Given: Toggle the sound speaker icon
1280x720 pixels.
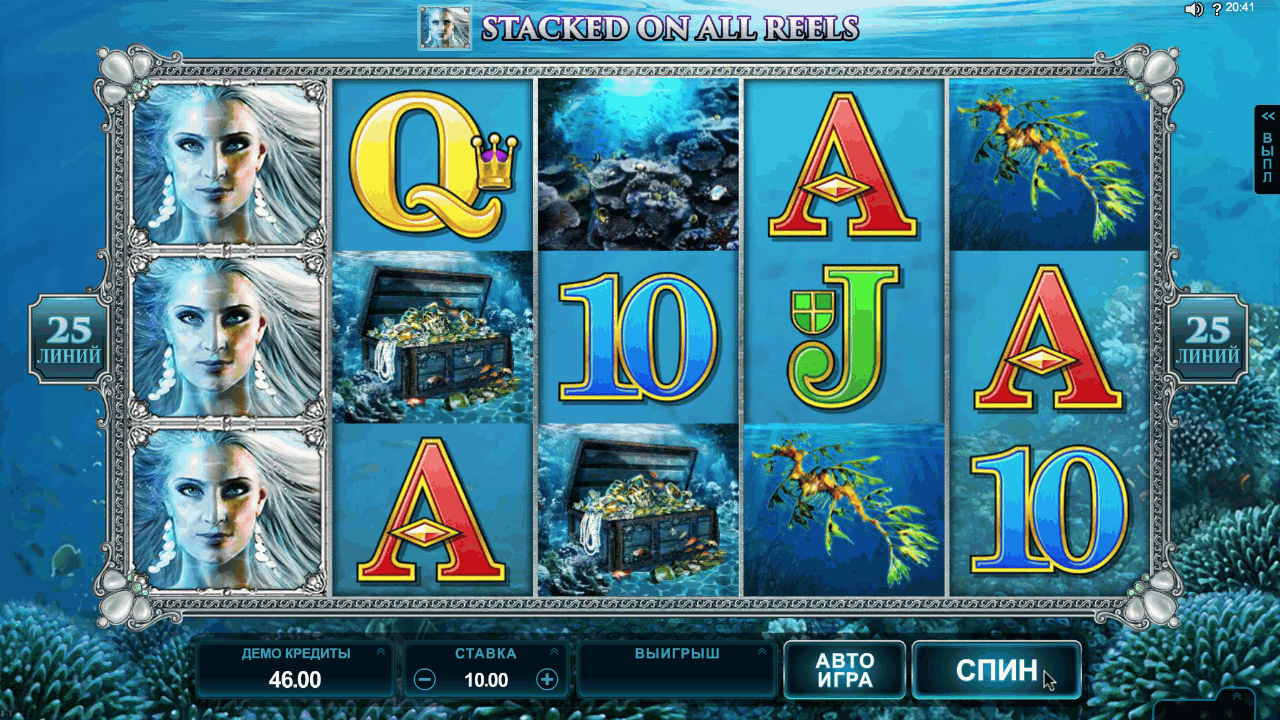Looking at the screenshot, I should [x=1193, y=9].
